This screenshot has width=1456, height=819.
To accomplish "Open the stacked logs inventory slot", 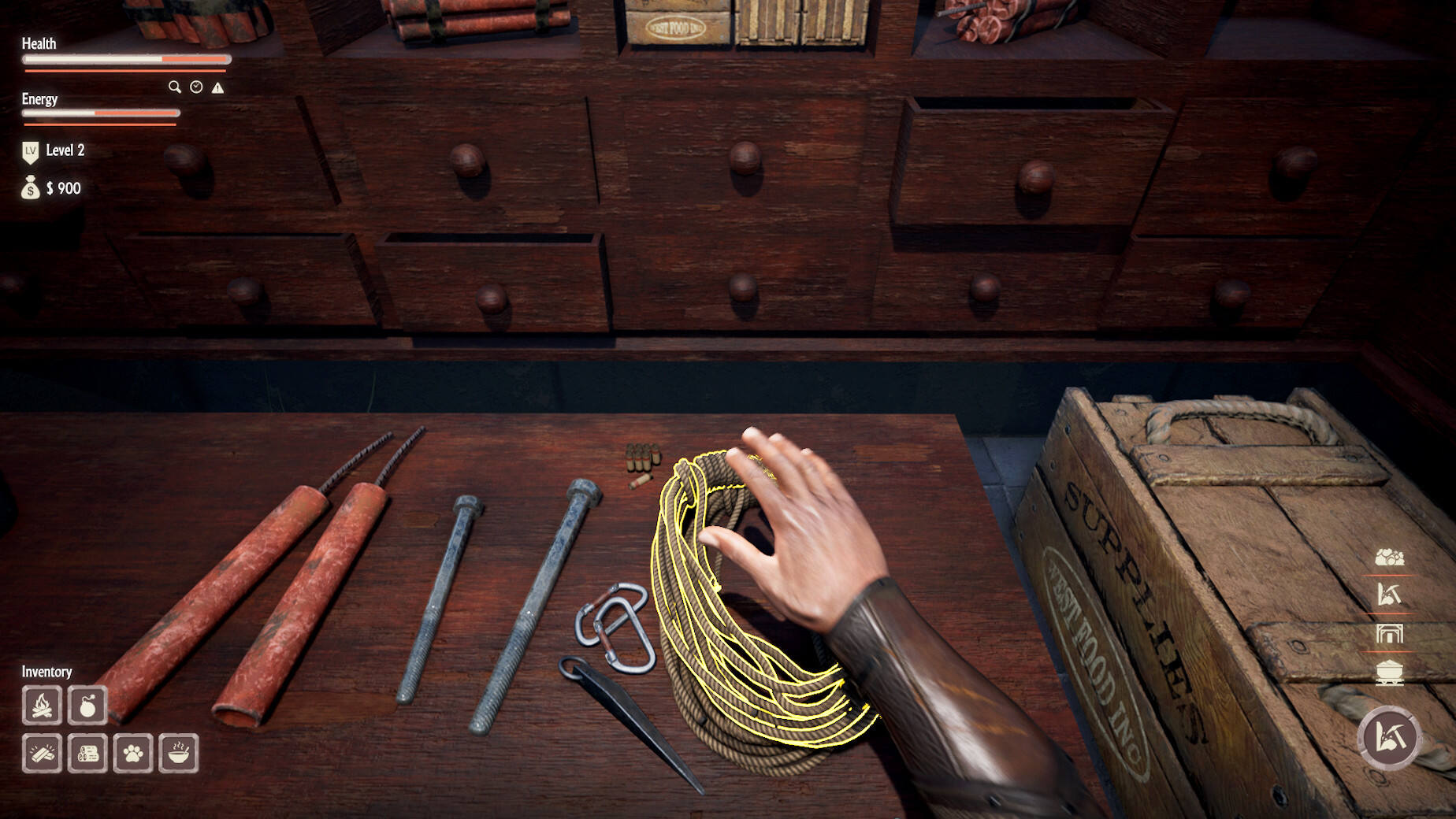I will (x=87, y=754).
